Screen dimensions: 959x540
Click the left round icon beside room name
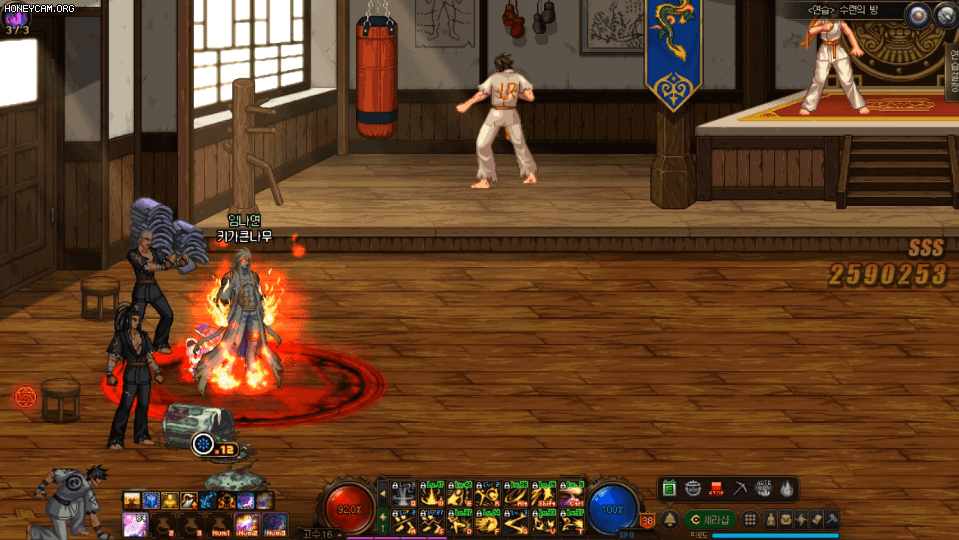click(x=917, y=14)
